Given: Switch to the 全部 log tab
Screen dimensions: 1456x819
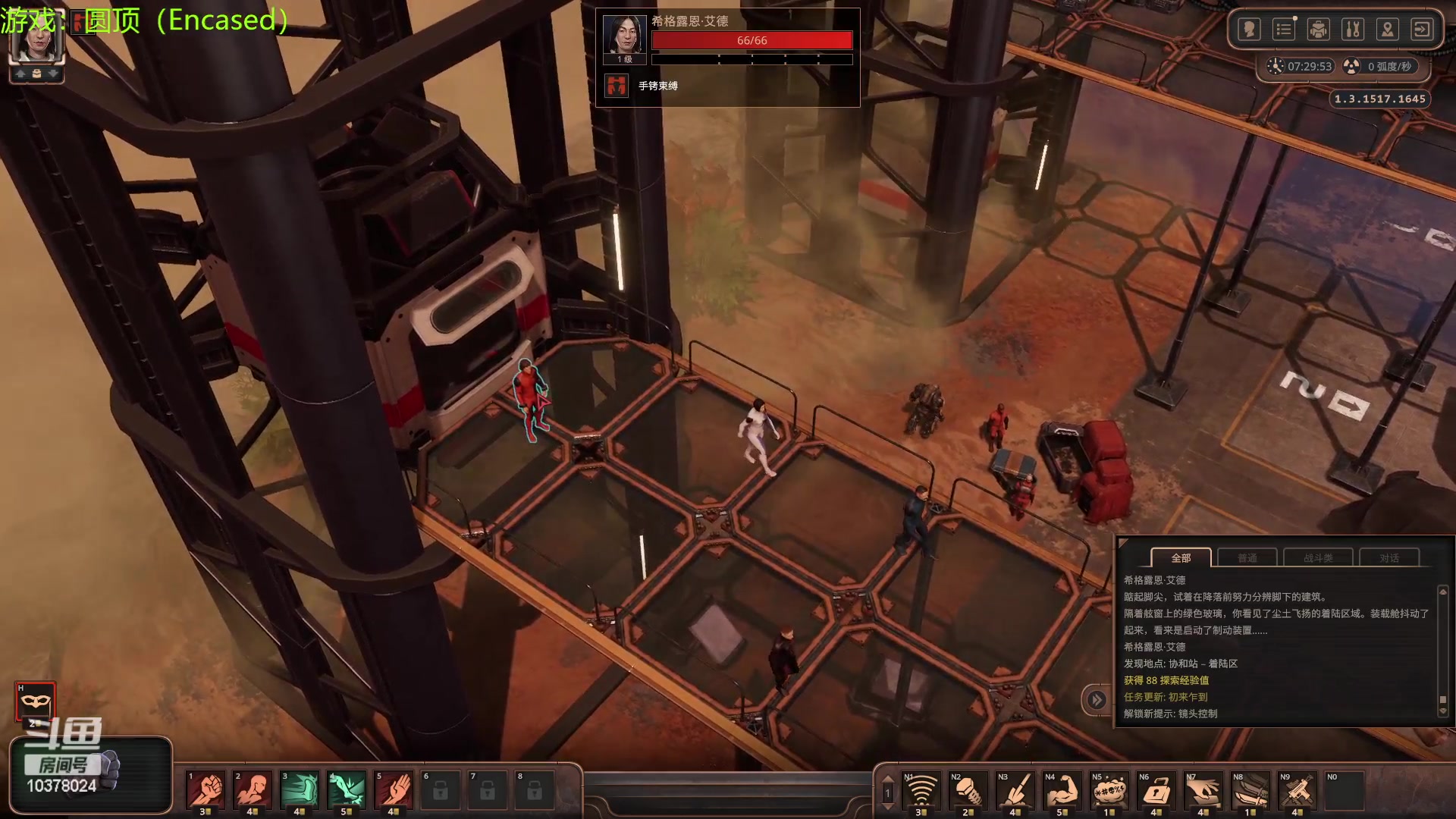Looking at the screenshot, I should click(1181, 558).
